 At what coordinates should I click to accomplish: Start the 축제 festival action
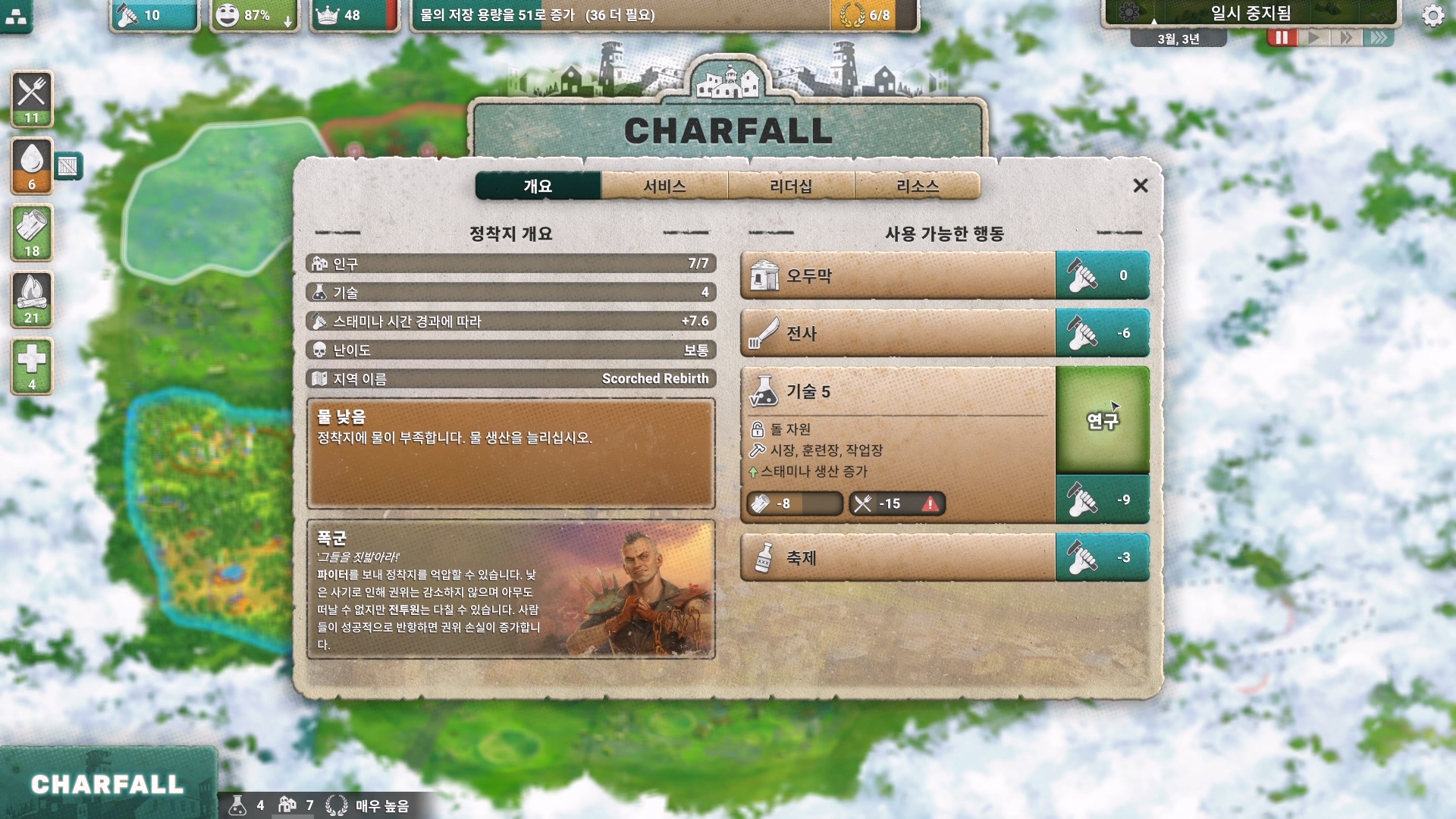[898, 557]
